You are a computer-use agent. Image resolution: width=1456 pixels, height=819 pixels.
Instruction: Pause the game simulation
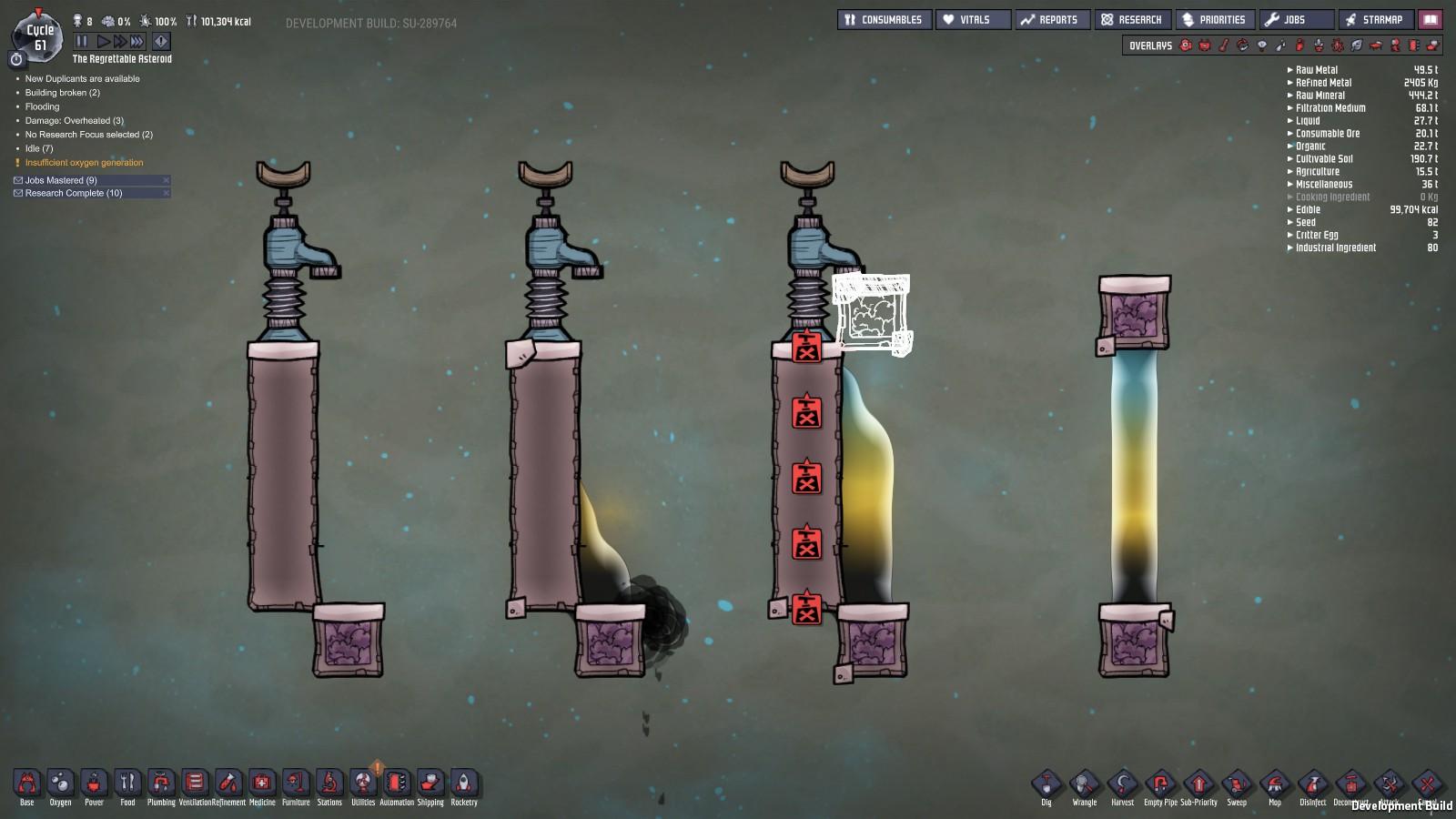82,41
